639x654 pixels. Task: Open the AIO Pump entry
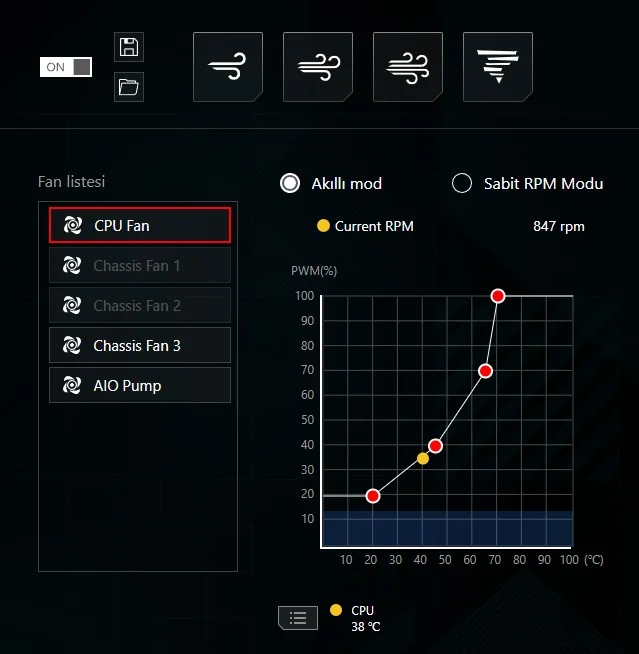tap(140, 386)
